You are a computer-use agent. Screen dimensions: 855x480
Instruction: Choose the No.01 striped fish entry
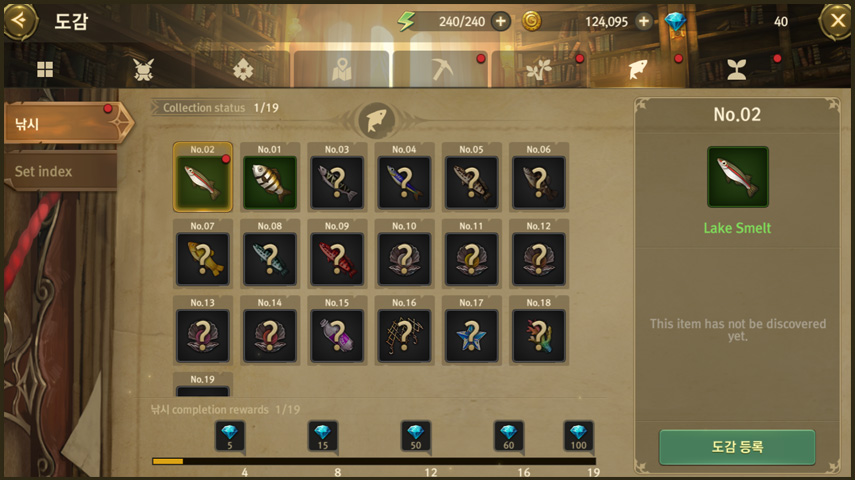click(270, 182)
